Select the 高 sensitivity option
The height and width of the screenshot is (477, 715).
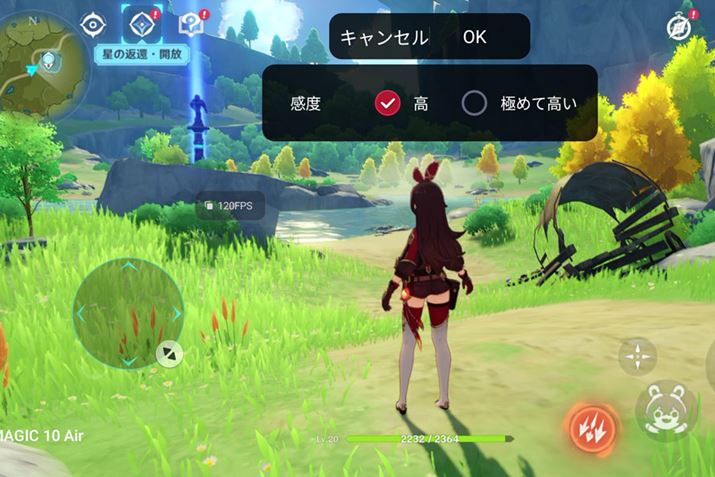(388, 103)
